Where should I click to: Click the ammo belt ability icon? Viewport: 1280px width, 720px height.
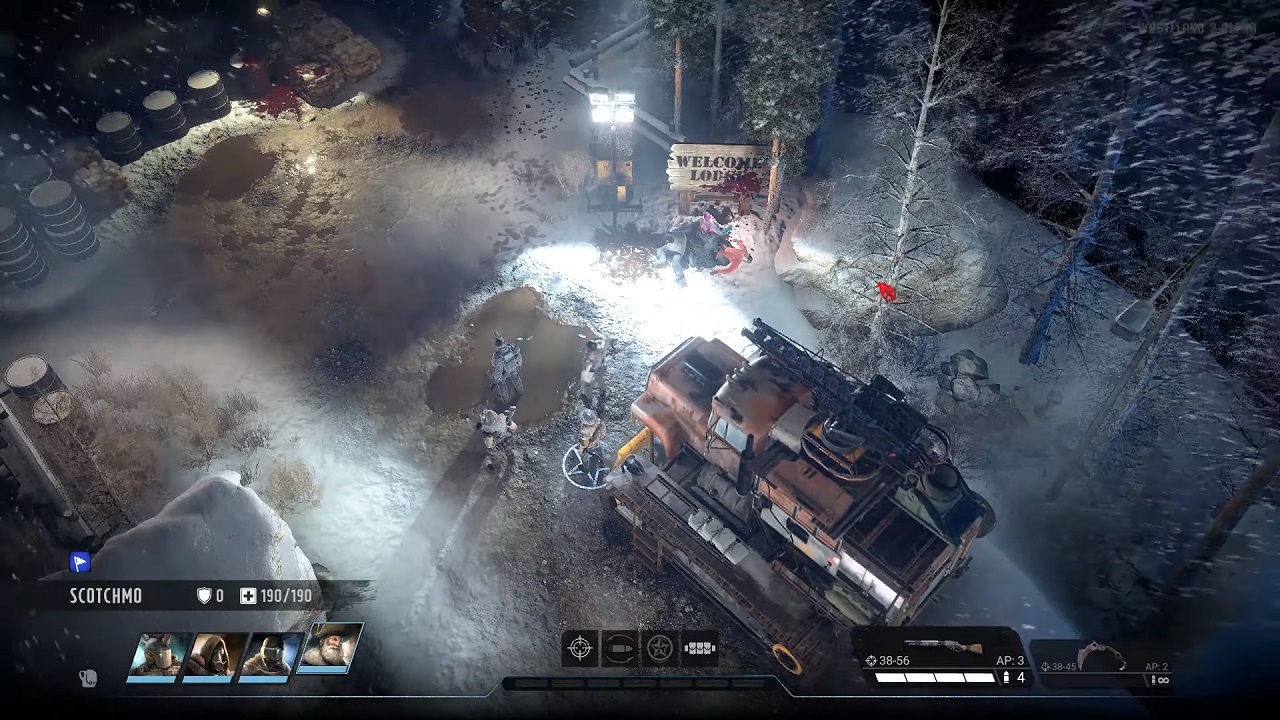click(x=699, y=648)
